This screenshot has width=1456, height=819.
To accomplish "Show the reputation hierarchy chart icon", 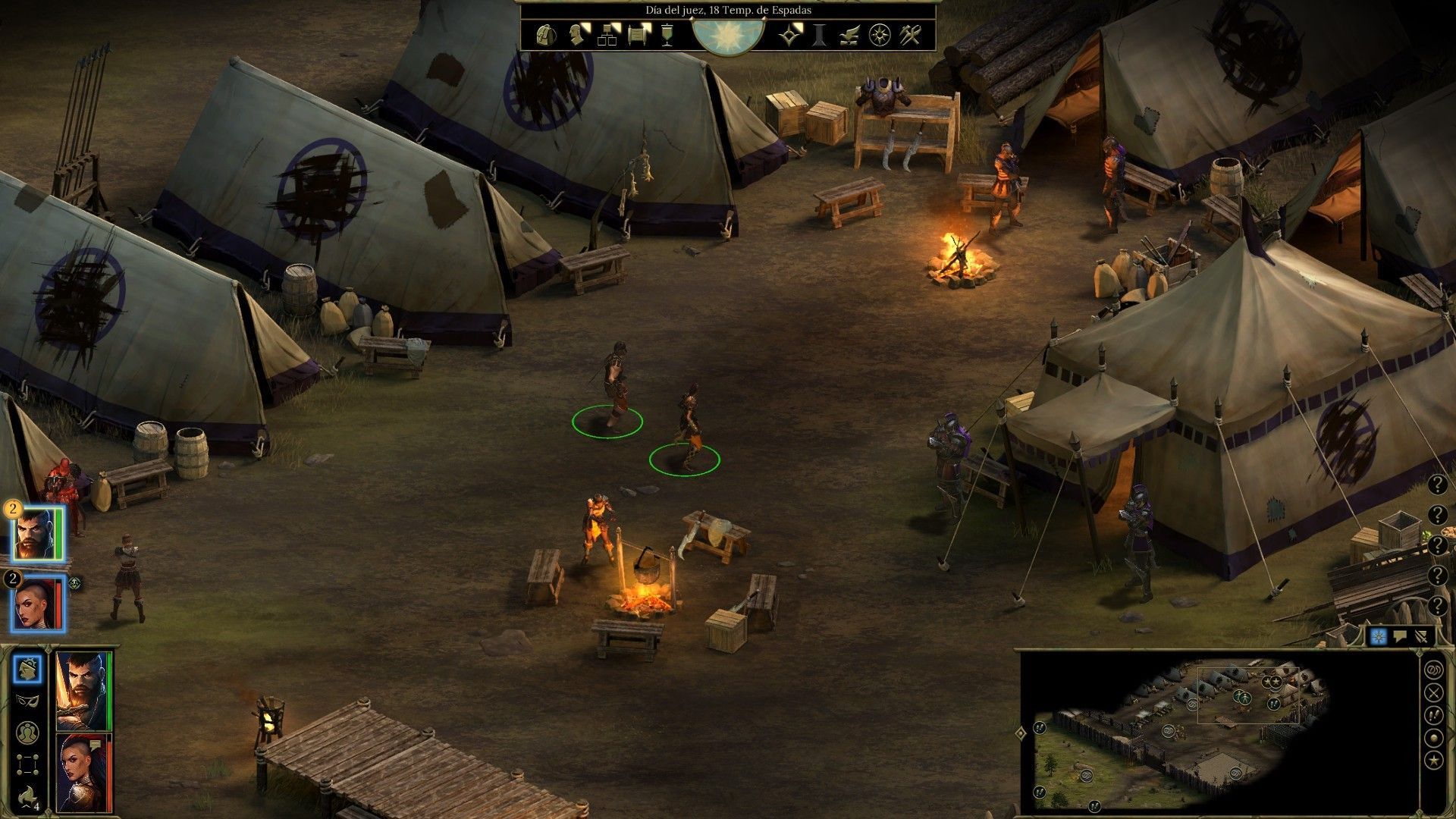I will click(608, 35).
